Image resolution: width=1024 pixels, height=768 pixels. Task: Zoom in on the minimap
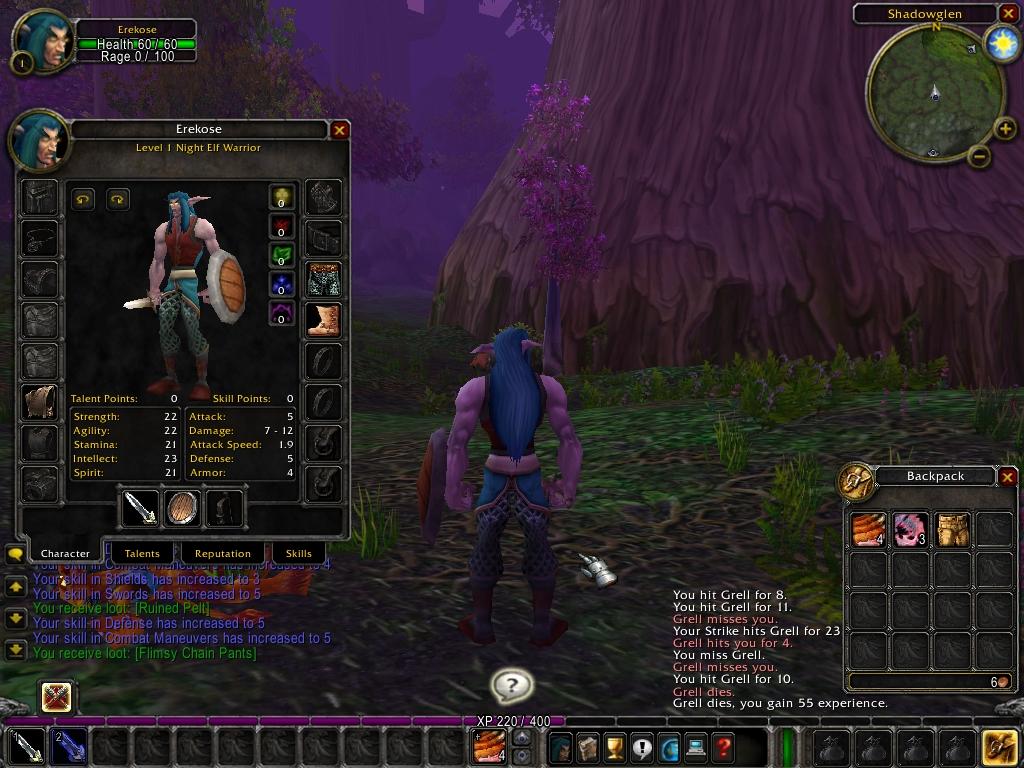click(1004, 129)
